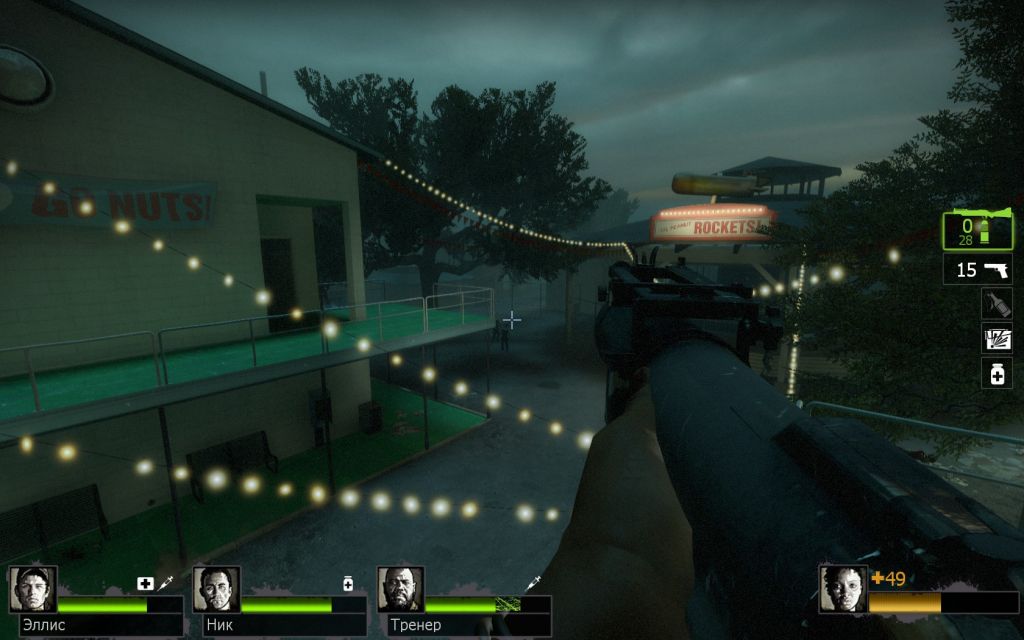Image resolution: width=1024 pixels, height=640 pixels.
Task: Click Ник's pill bottle icon
Action: coord(348,583)
